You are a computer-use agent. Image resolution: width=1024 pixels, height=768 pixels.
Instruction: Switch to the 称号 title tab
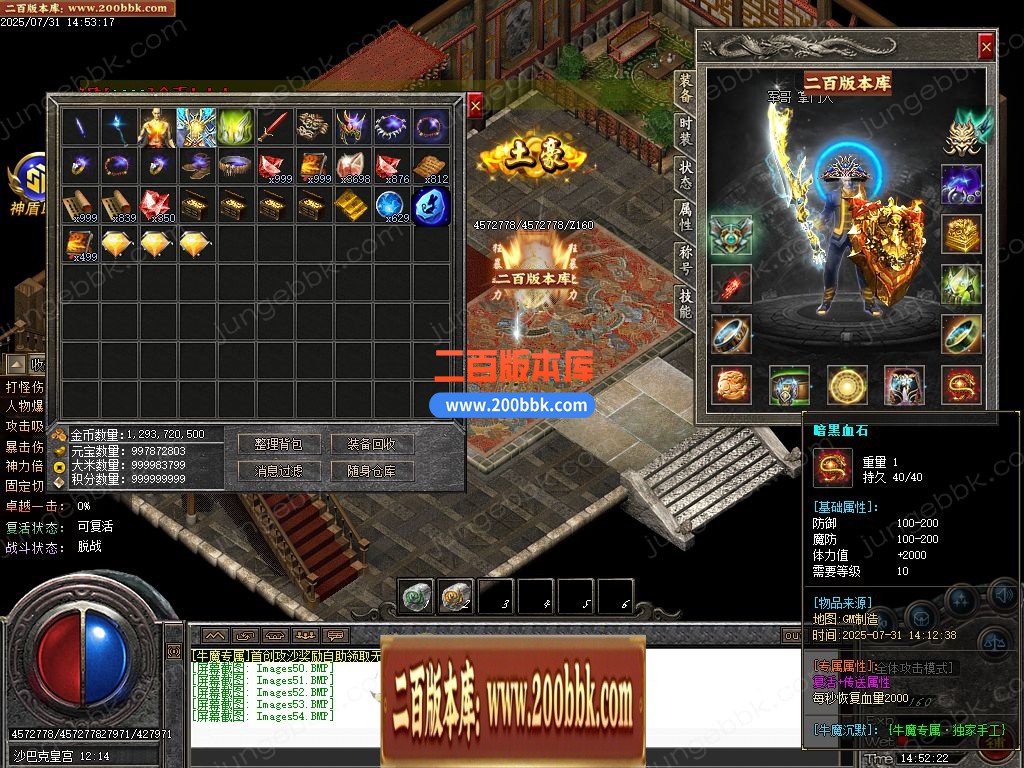(685, 259)
